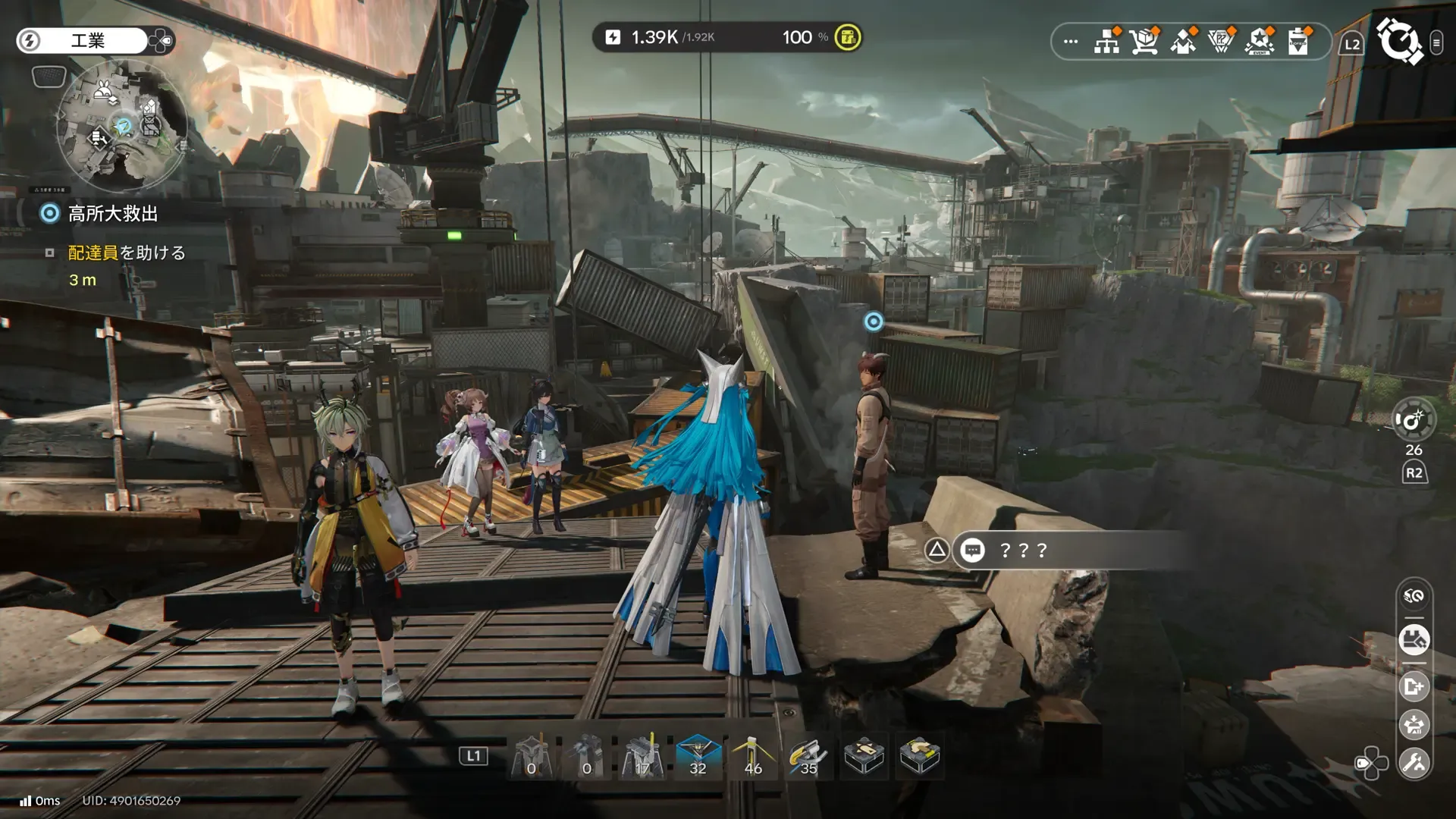Select the blue highlighted slot with 32
Image resolution: width=1456 pixels, height=819 pixels.
(698, 756)
